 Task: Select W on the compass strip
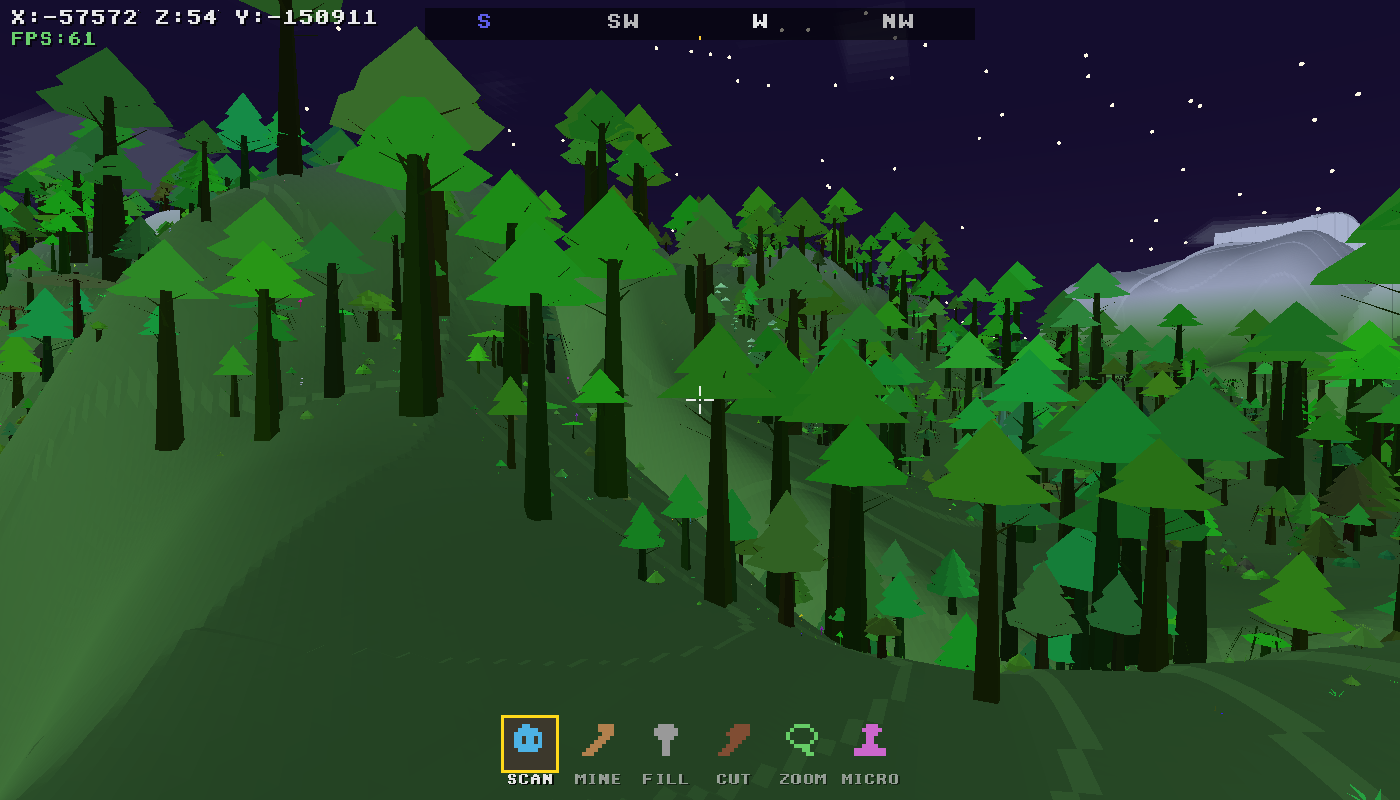click(759, 20)
